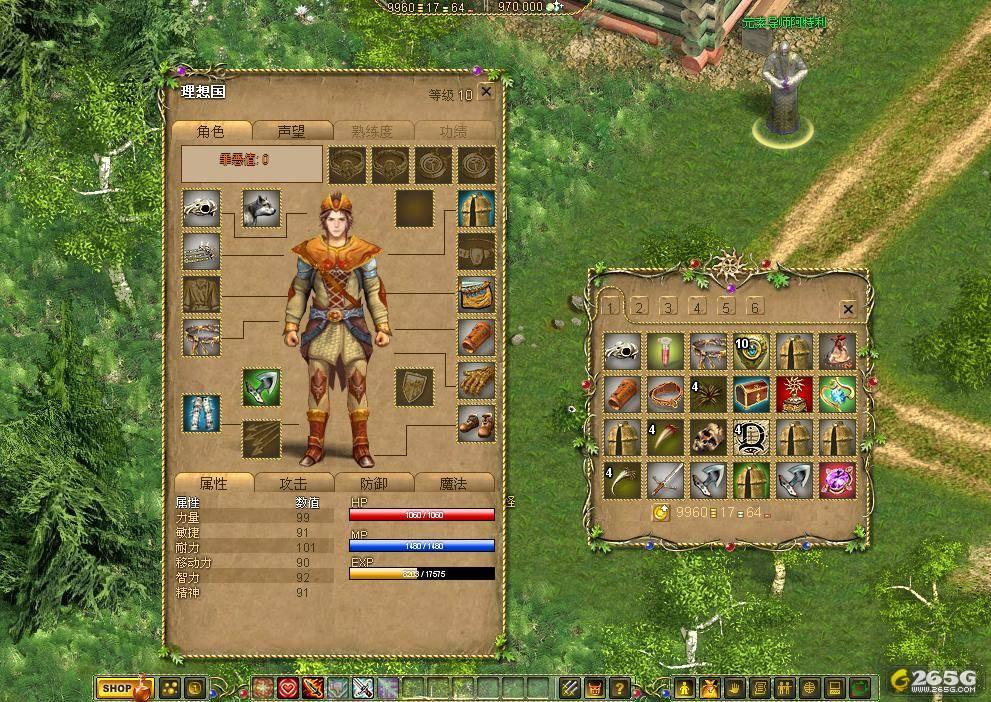The image size is (991, 702).
Task: Select the equipped wolf head slot
Action: (x=261, y=208)
